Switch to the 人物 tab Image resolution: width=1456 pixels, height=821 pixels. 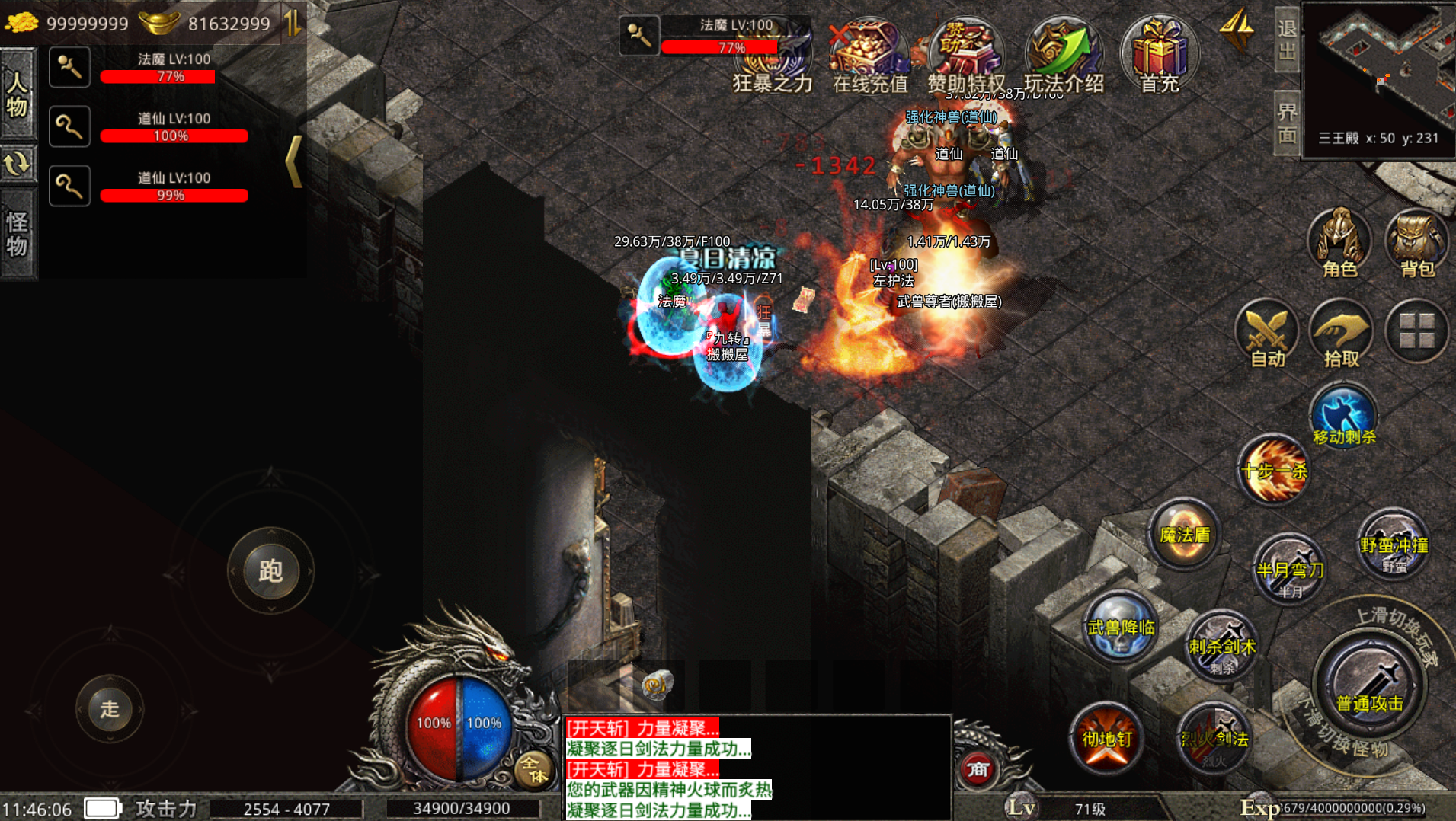(18, 94)
